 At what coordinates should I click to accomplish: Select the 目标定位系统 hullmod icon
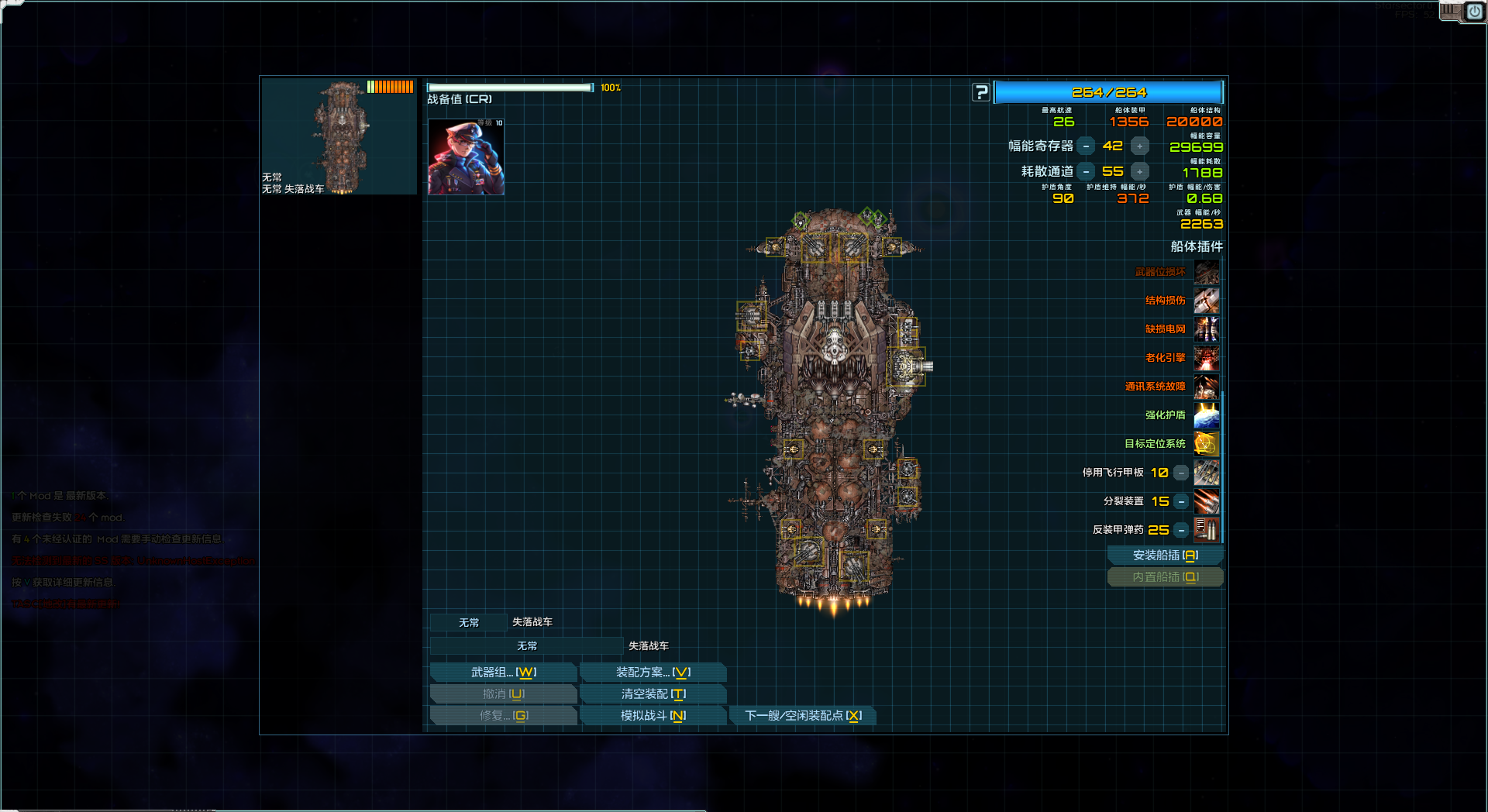pyautogui.click(x=1207, y=444)
